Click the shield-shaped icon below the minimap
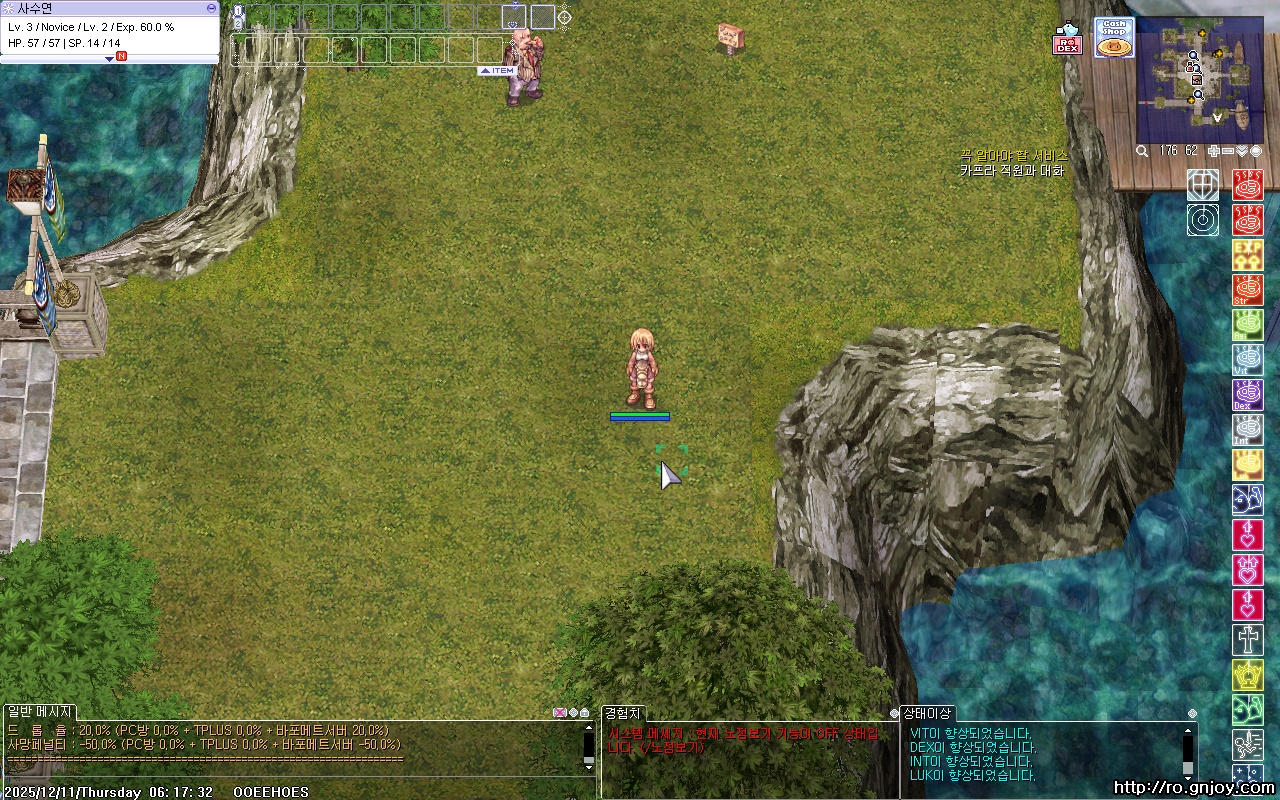This screenshot has width=1280, height=800. coord(1203,185)
